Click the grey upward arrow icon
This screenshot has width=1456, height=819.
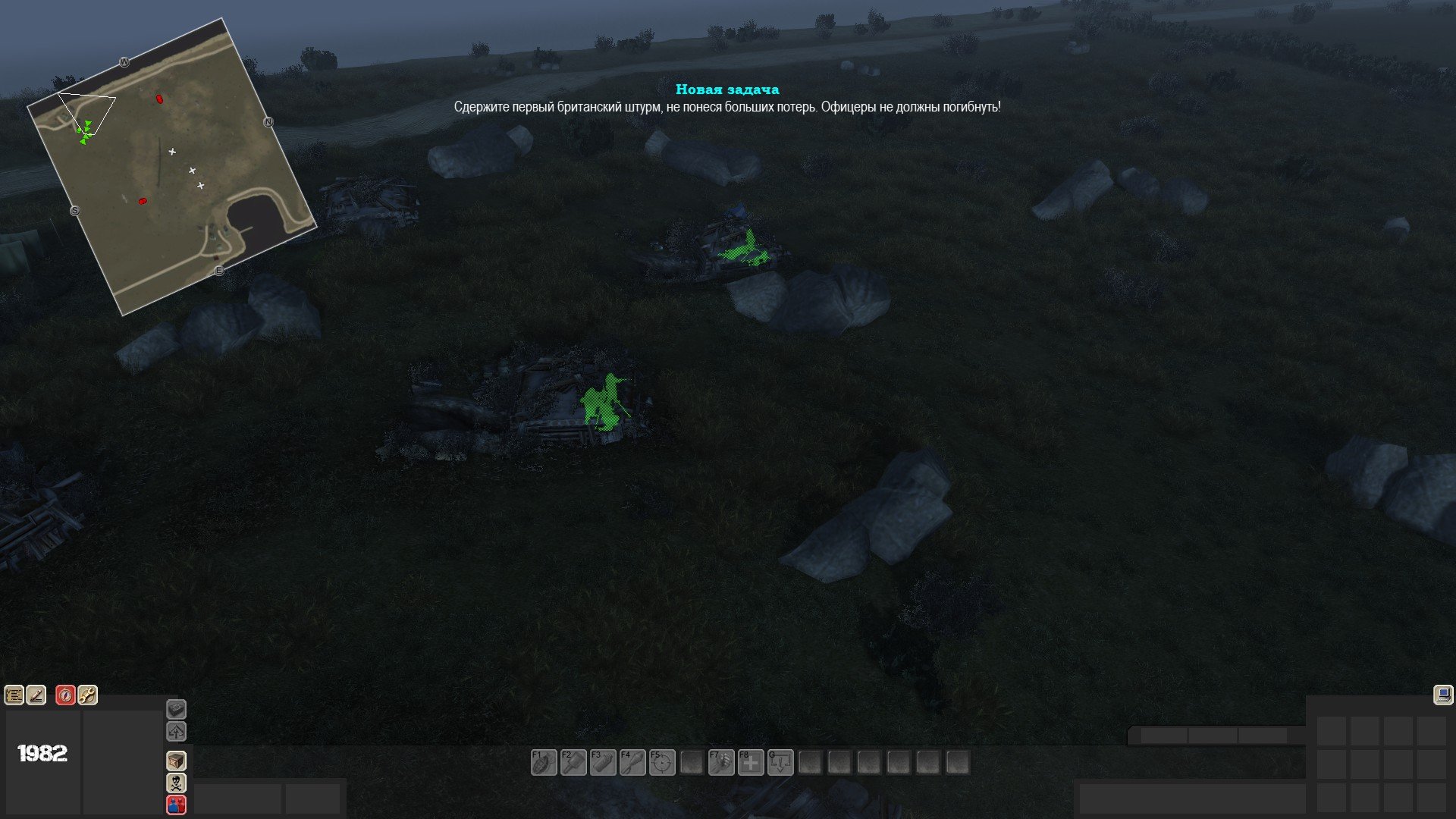point(176,732)
